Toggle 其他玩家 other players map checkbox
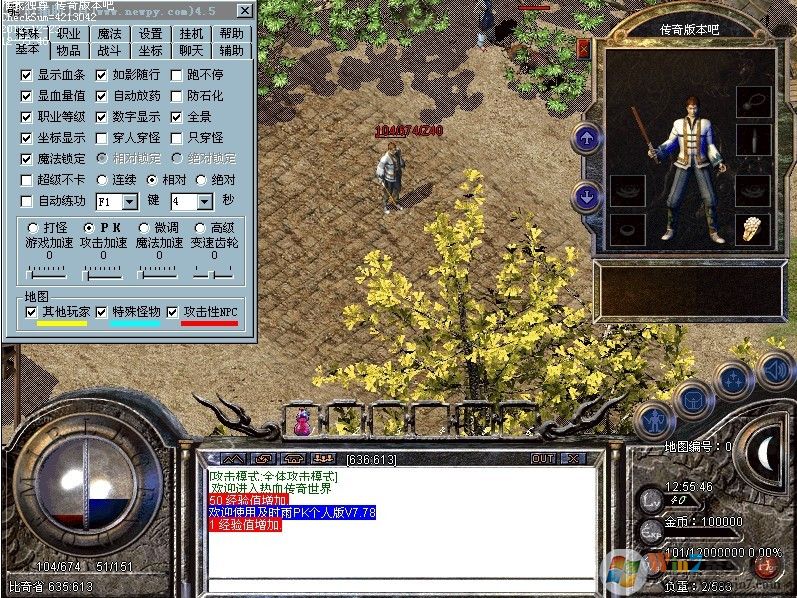The height and width of the screenshot is (598, 797). [x=32, y=312]
